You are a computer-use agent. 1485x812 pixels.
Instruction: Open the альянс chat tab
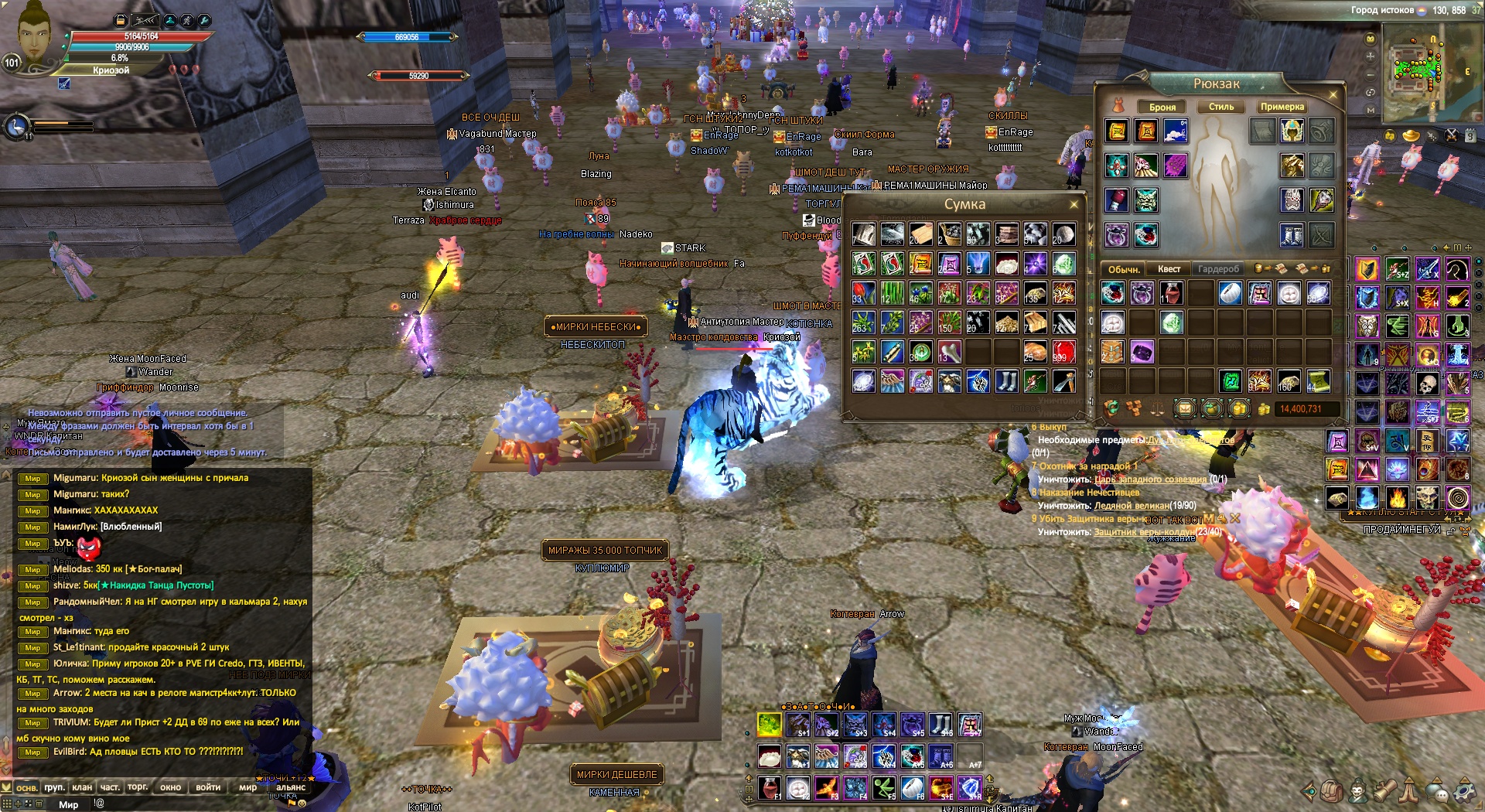tap(291, 787)
